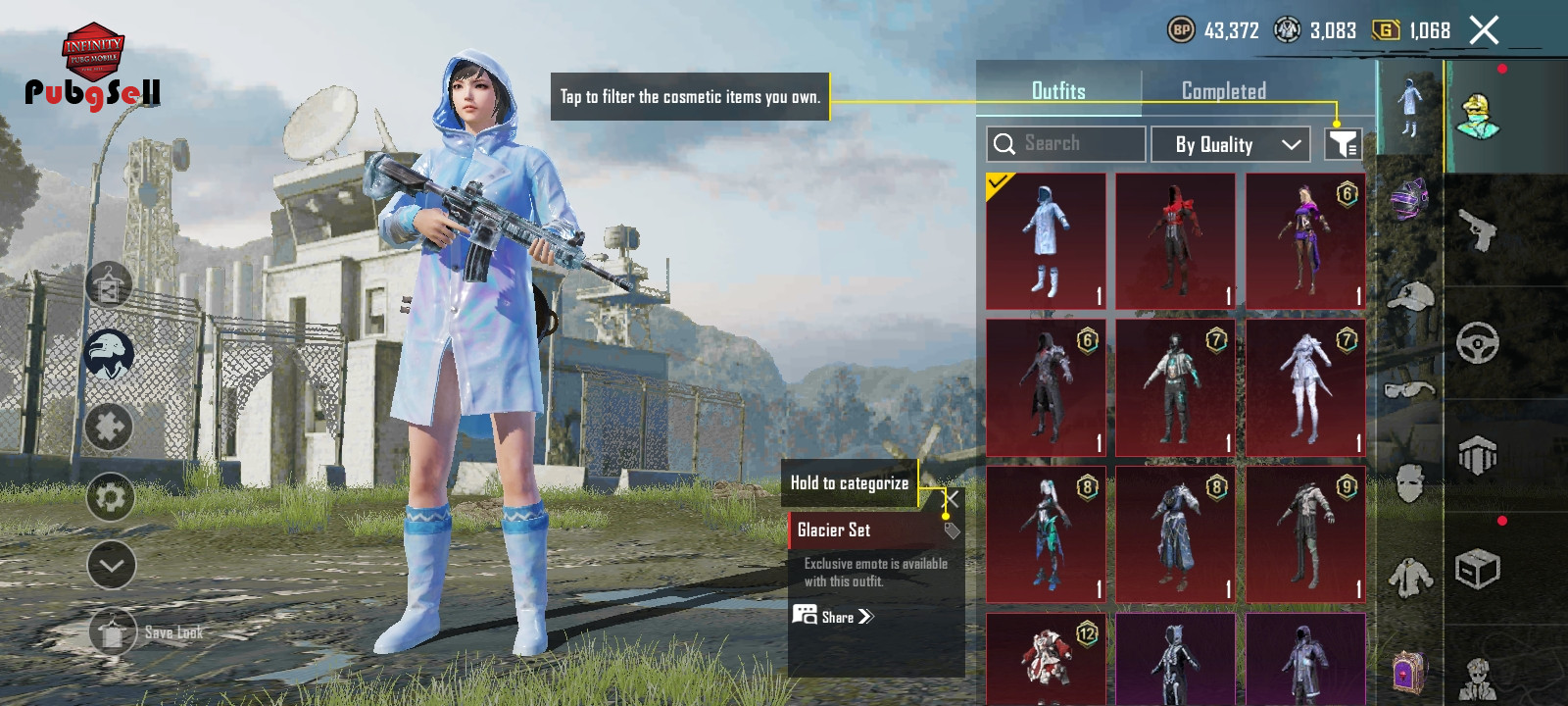Select the white level 7 outfit tile
The height and width of the screenshot is (706, 1568).
(x=1305, y=388)
